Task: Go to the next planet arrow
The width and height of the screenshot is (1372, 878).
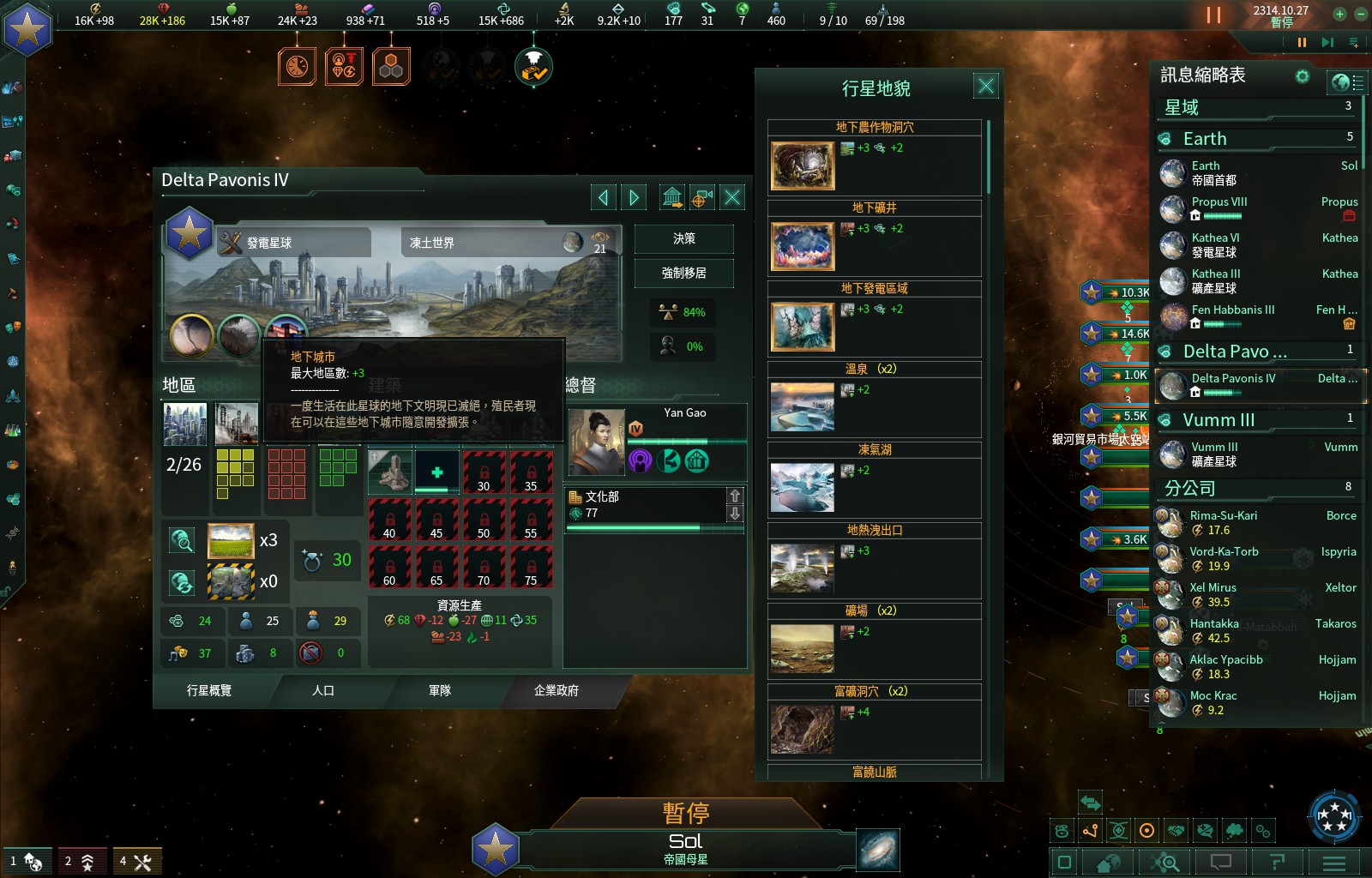Action: [x=634, y=198]
